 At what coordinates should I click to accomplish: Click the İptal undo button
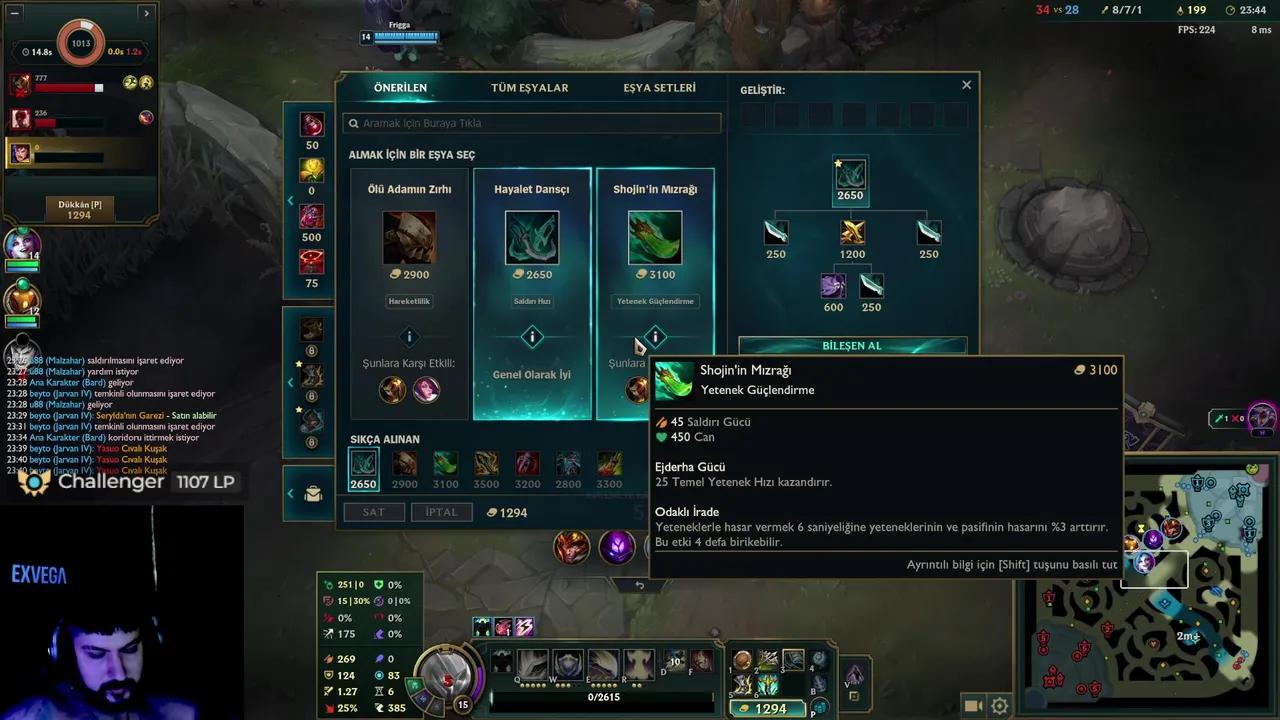point(441,512)
